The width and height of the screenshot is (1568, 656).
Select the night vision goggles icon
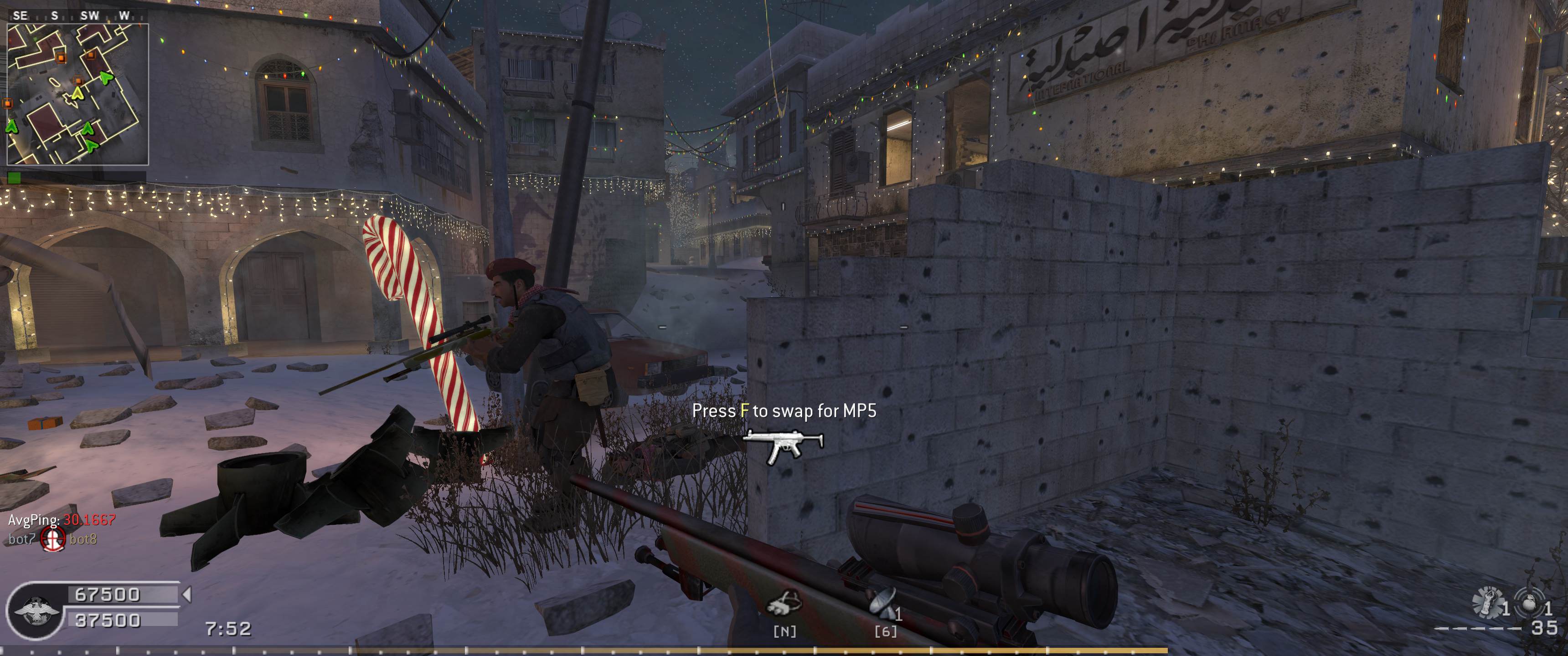[784, 604]
